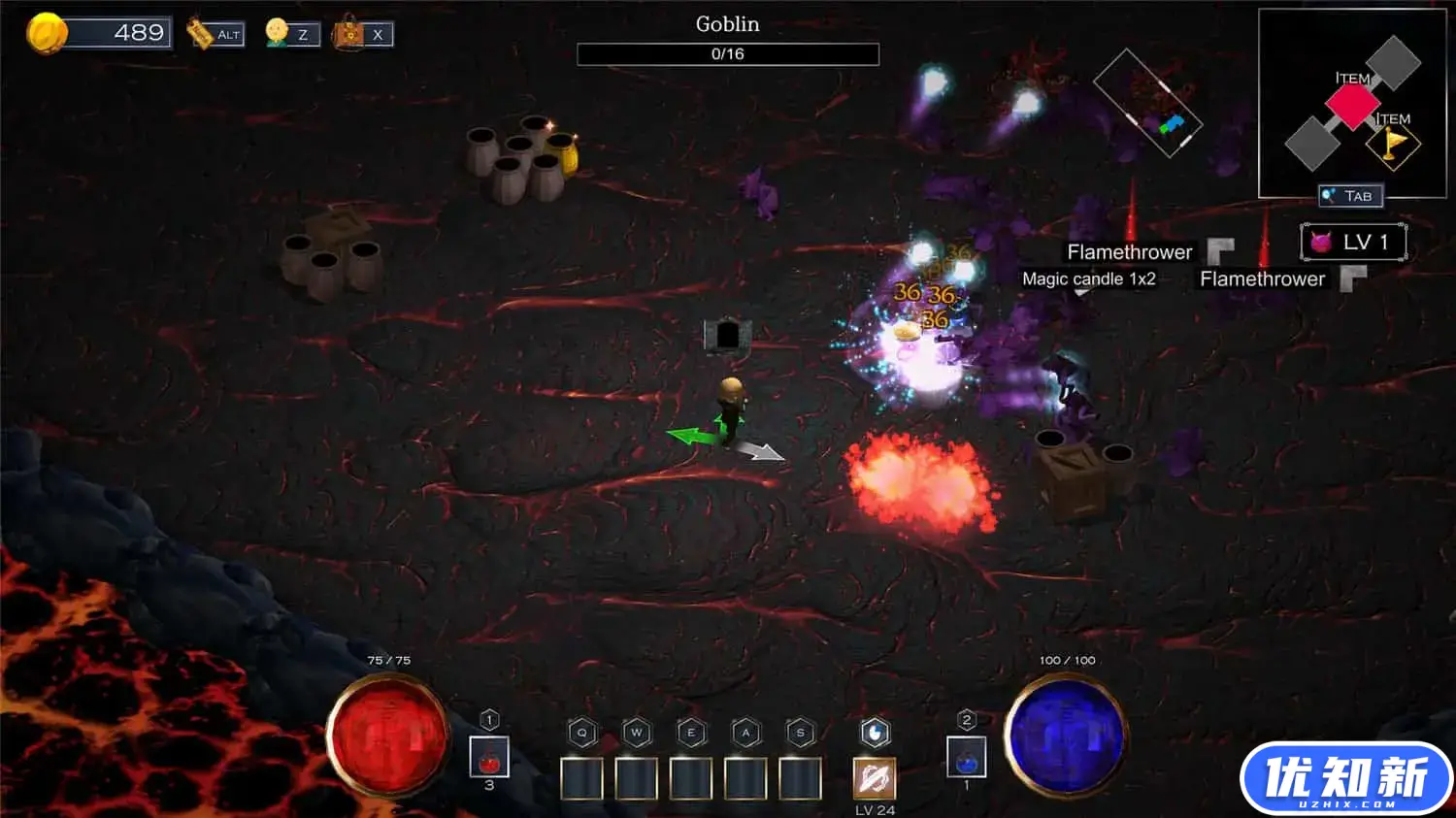Click the dungeon minimap panel

[1351, 103]
